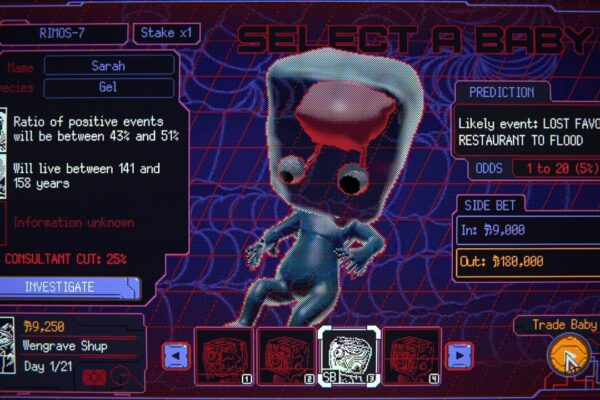The height and width of the screenshot is (400, 600).
Task: Choose baby thumbnail number 2
Action: coord(285,355)
